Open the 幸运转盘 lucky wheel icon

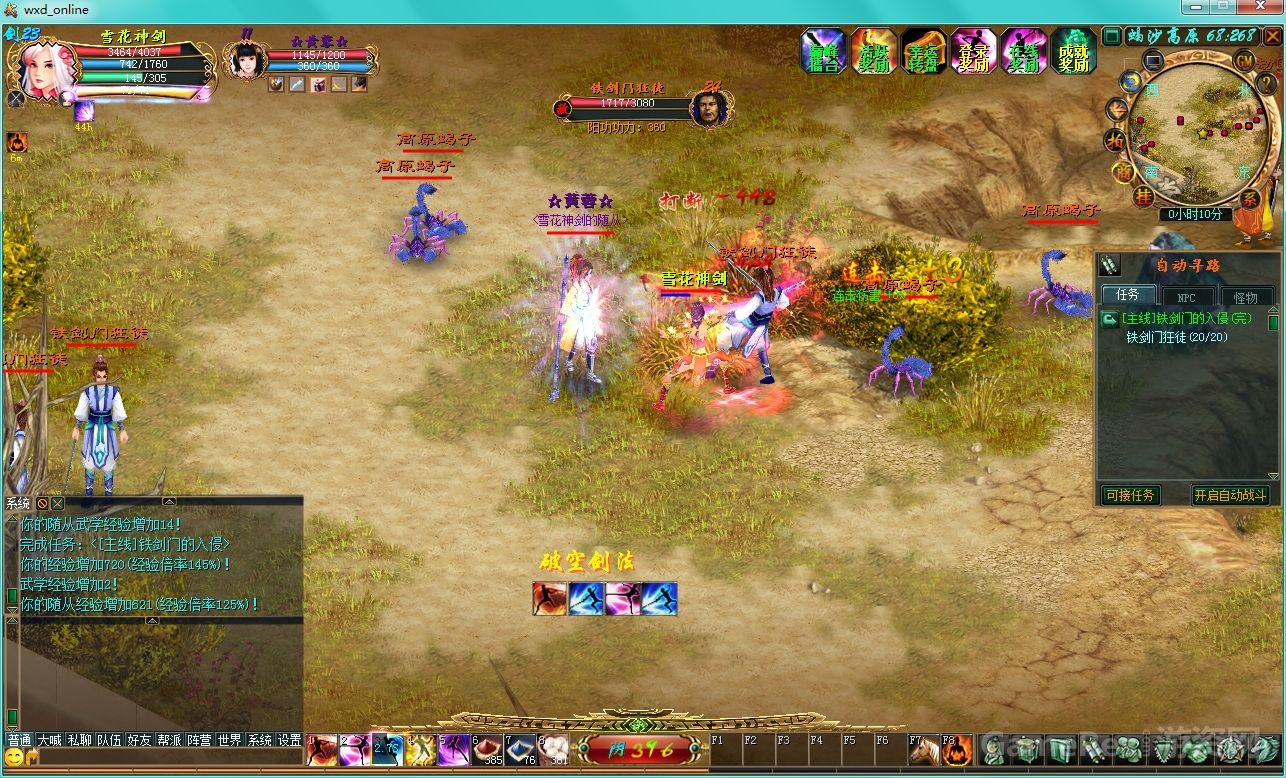point(923,52)
